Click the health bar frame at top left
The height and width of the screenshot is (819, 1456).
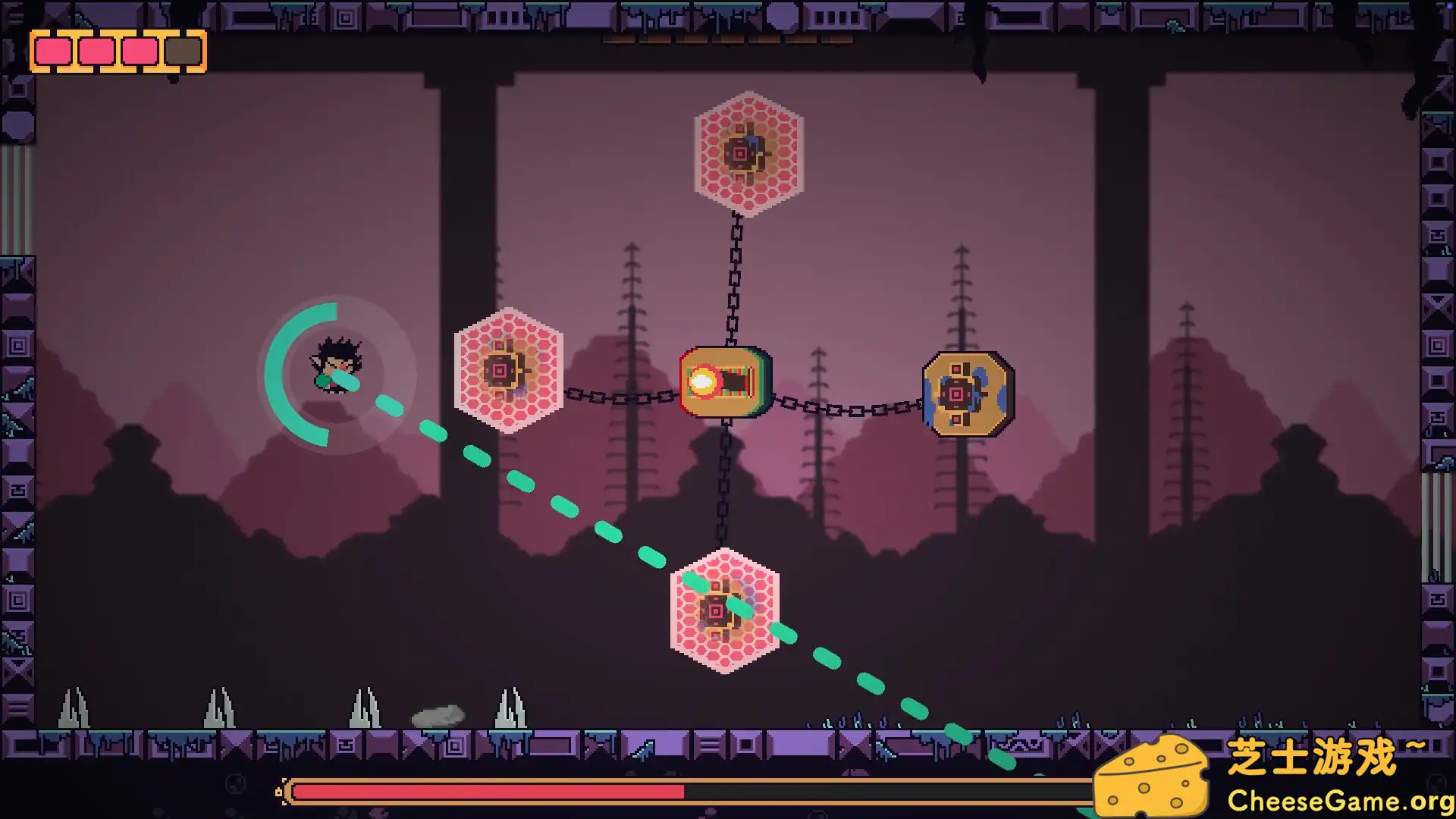point(118,52)
